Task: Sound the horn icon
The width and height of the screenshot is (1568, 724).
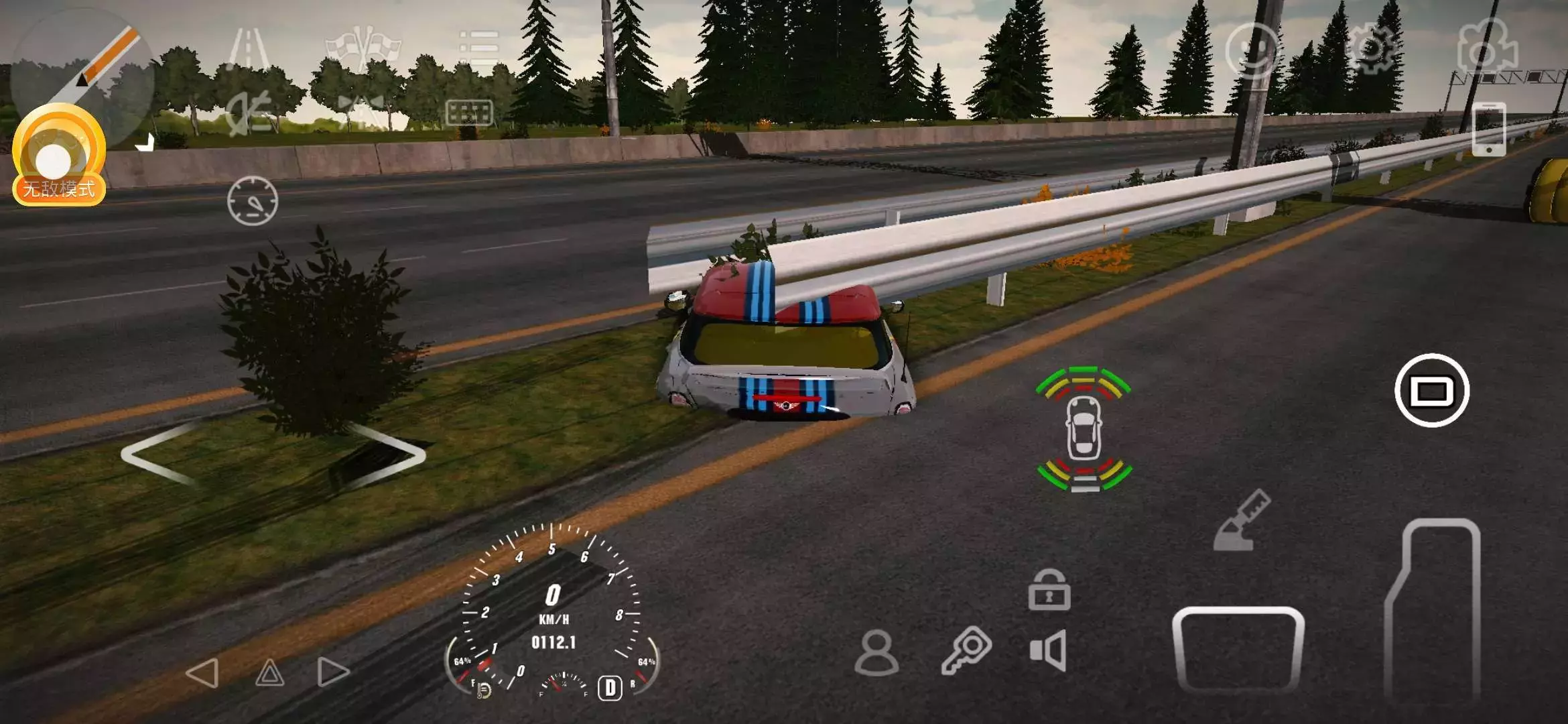Action: tap(1049, 650)
